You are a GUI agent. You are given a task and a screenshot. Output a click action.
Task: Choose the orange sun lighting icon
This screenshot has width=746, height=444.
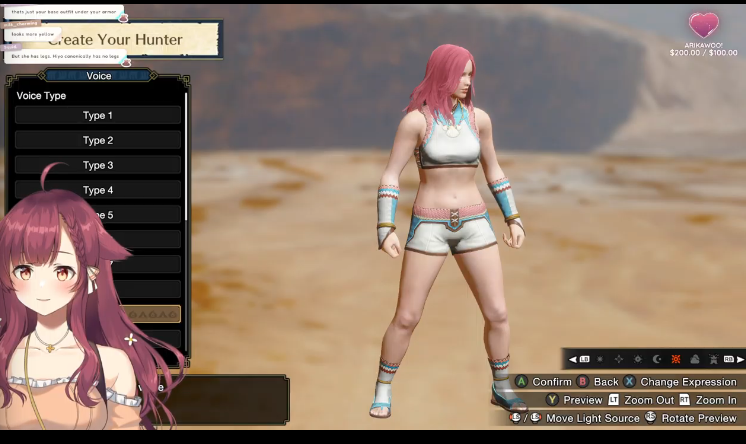click(x=676, y=359)
